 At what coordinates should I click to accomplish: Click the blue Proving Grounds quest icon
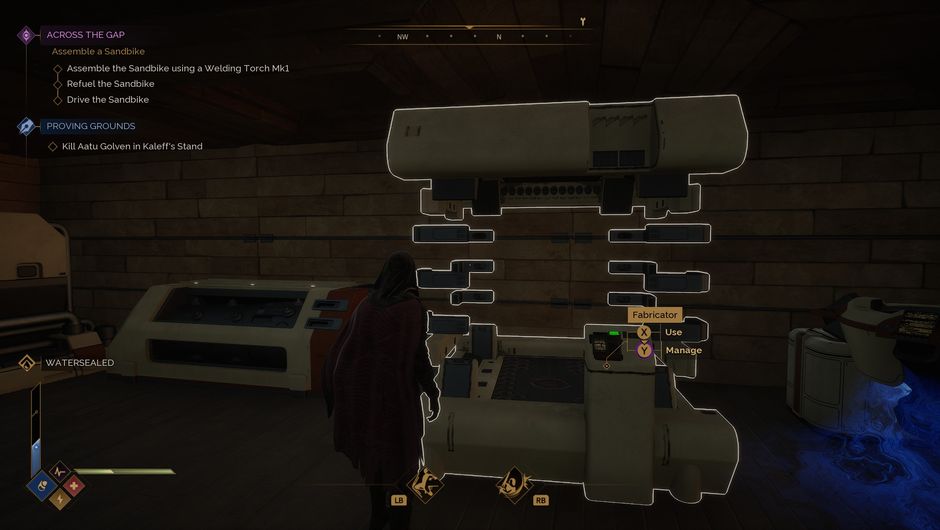(x=27, y=127)
